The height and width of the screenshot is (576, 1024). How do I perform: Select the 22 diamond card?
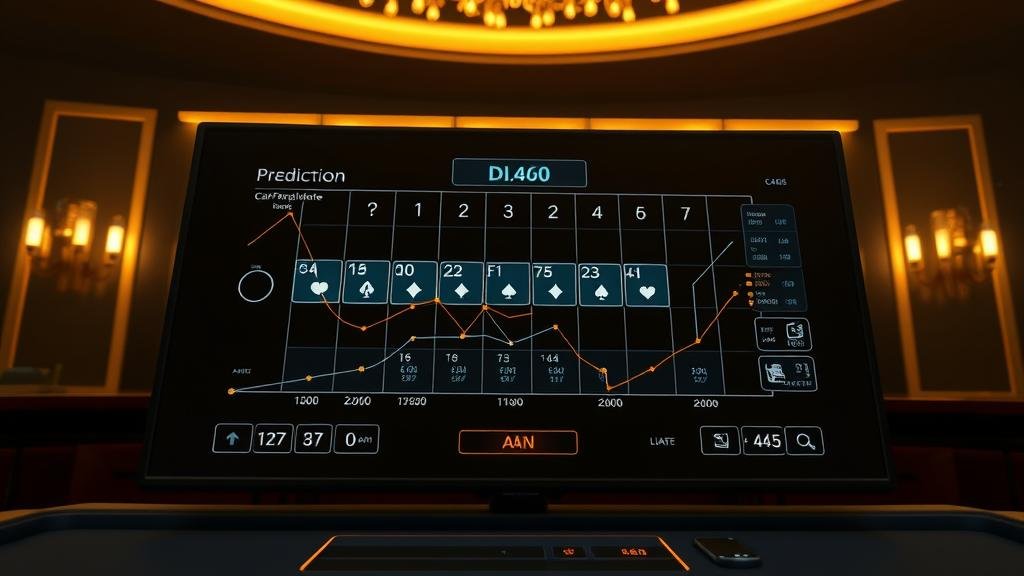coord(460,282)
